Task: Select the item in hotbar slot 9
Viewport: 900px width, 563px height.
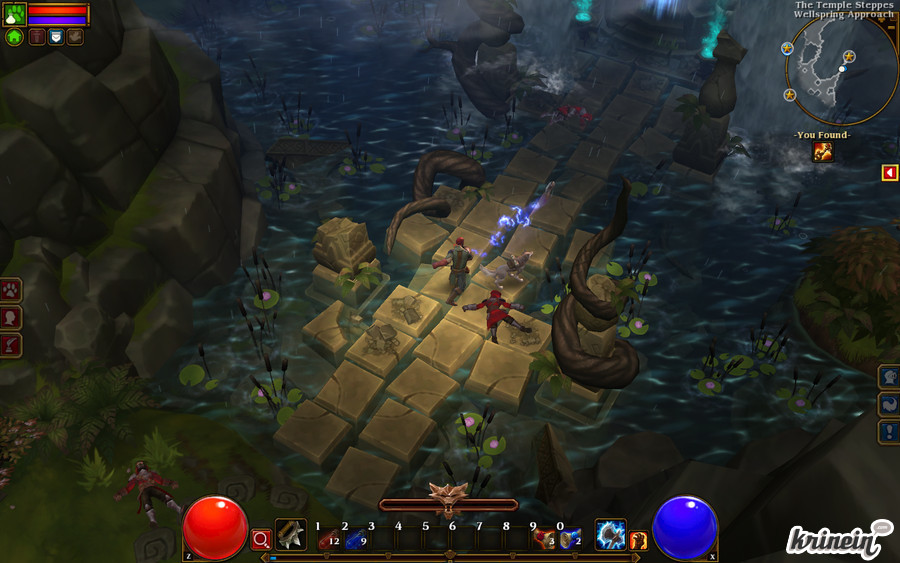Action: click(x=544, y=538)
